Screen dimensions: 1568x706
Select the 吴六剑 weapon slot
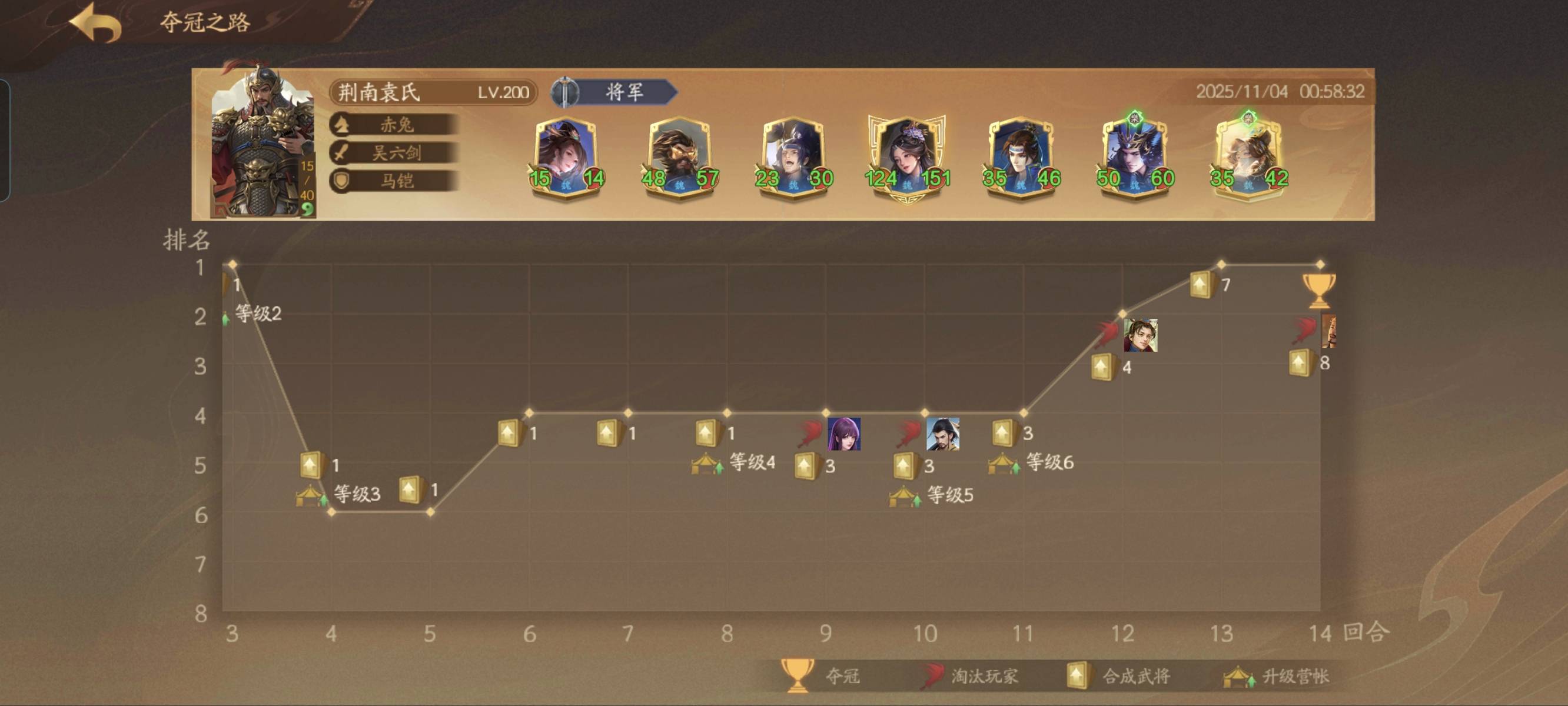tap(394, 153)
